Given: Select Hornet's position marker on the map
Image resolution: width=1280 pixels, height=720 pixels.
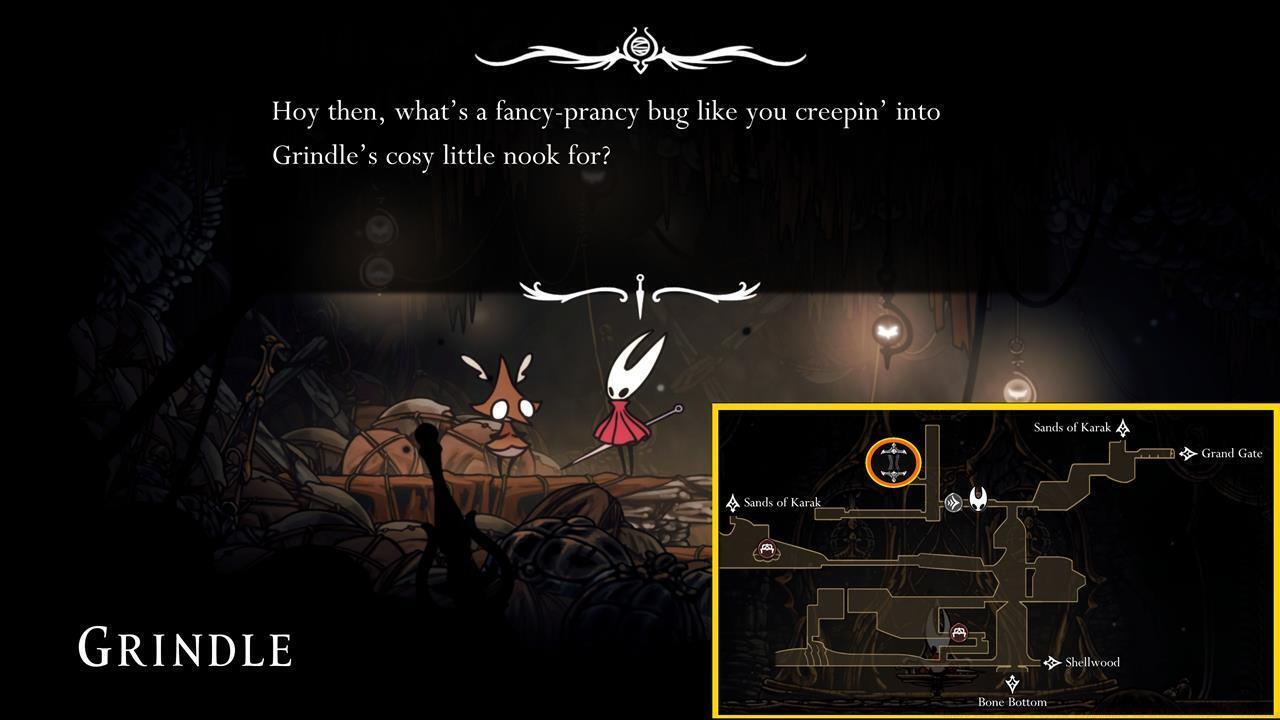Looking at the screenshot, I should pyautogui.click(x=979, y=501).
